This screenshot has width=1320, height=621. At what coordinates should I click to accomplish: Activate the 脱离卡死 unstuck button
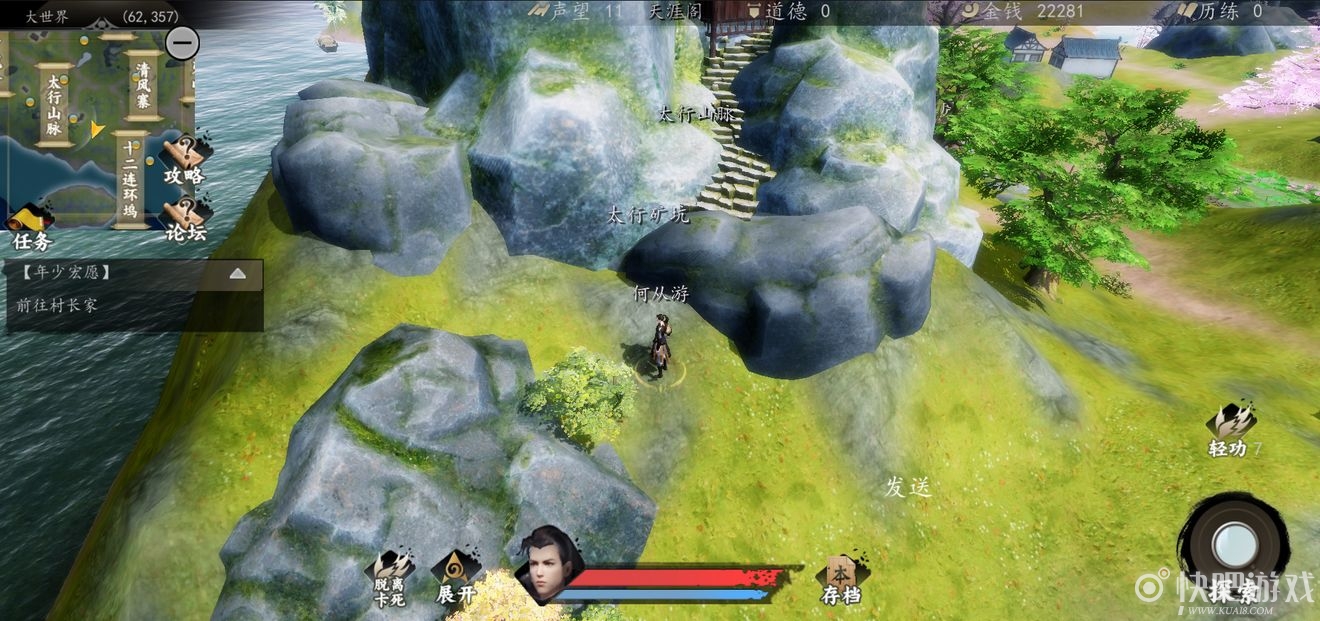(x=392, y=578)
